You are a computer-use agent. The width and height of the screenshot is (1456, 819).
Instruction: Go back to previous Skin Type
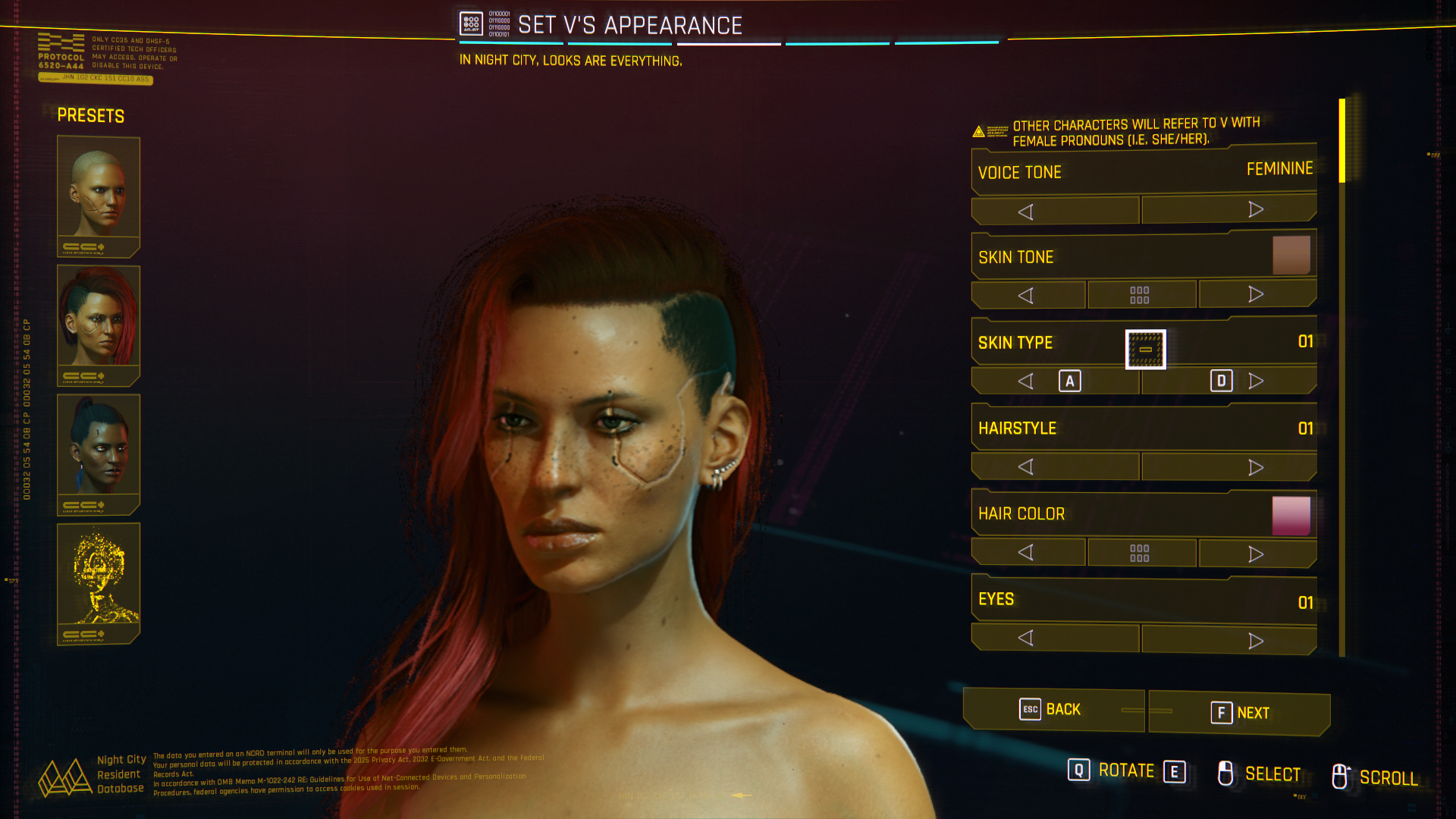coord(1026,381)
